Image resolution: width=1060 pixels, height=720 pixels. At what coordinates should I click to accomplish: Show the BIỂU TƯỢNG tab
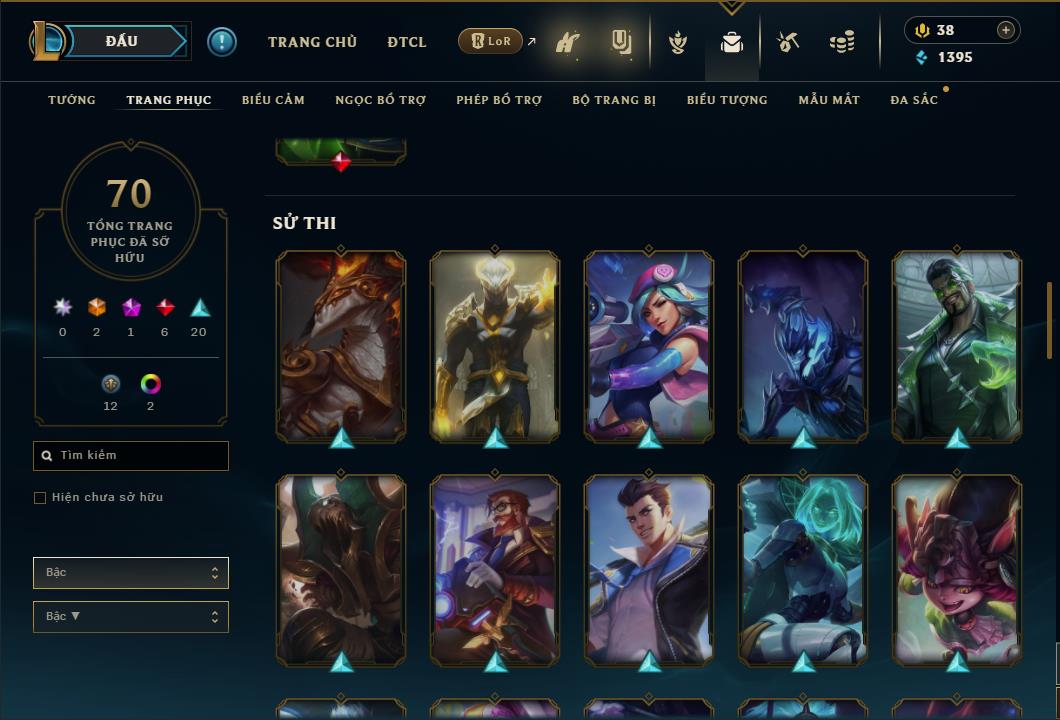[x=727, y=100]
